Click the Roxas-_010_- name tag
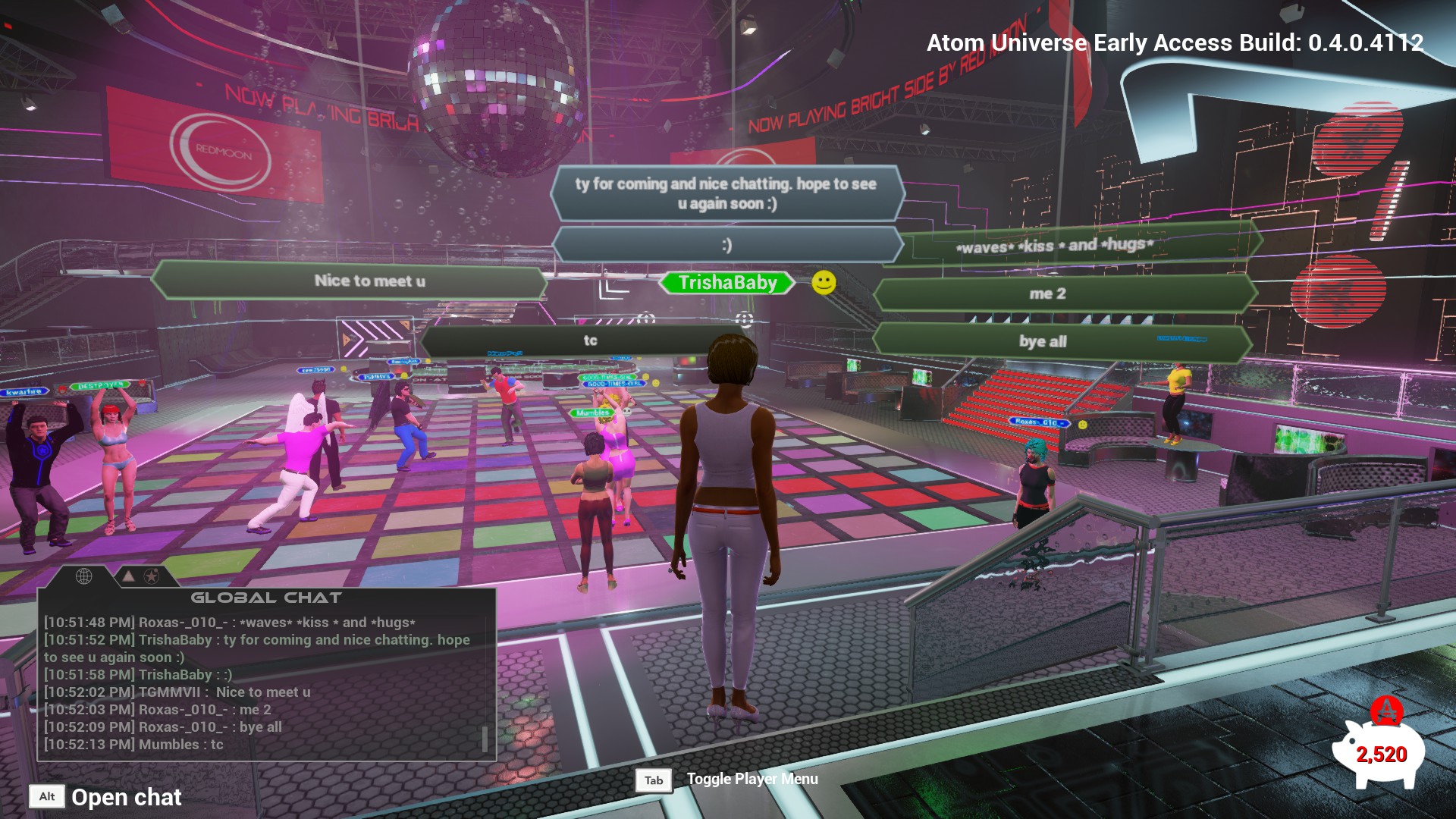Image resolution: width=1456 pixels, height=819 pixels. [1038, 422]
